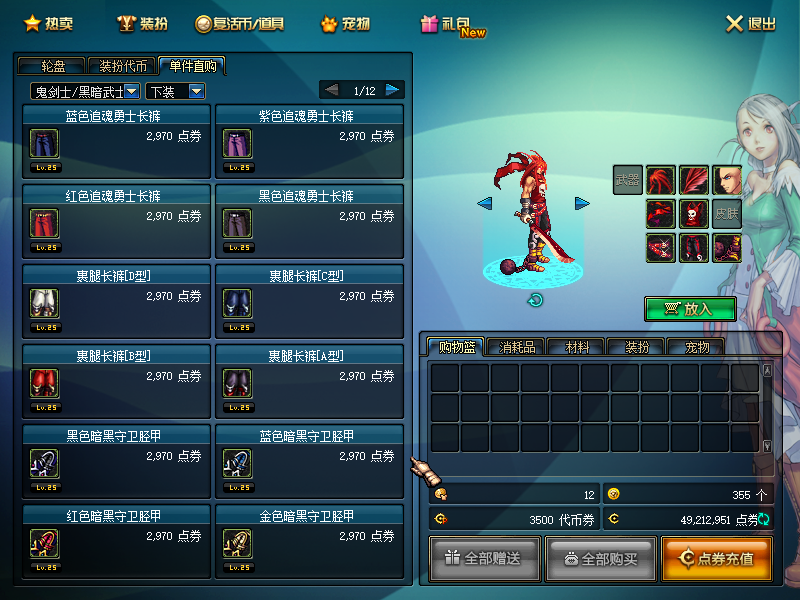
Task: Go to the 装扮 avatar shop section
Action: tap(141, 23)
